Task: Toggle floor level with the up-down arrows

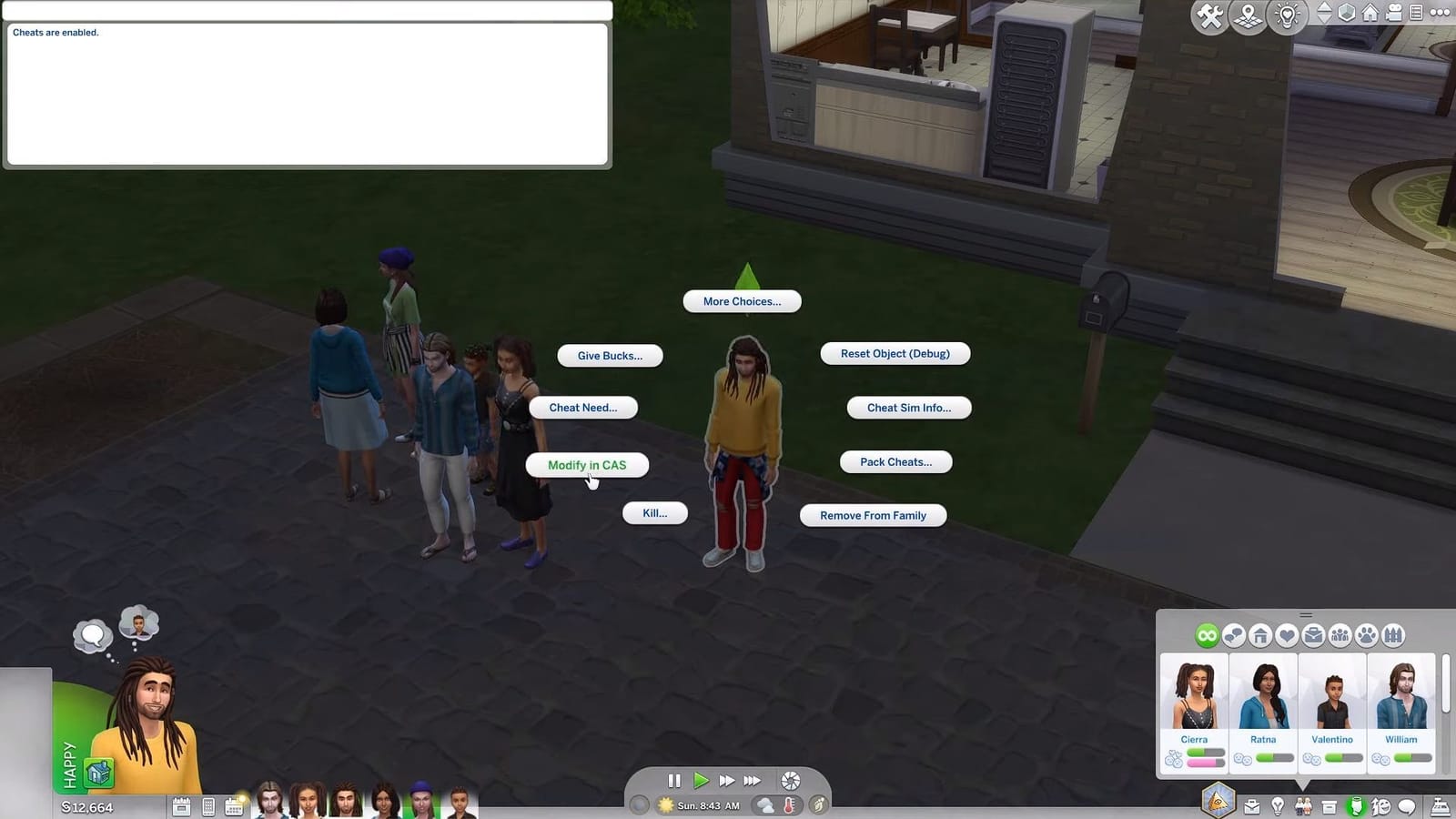Action: pos(1324,13)
